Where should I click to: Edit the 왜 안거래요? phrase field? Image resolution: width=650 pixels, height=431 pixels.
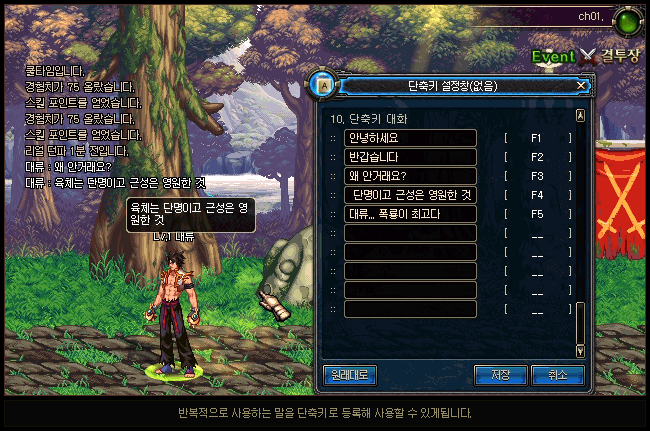click(x=409, y=176)
